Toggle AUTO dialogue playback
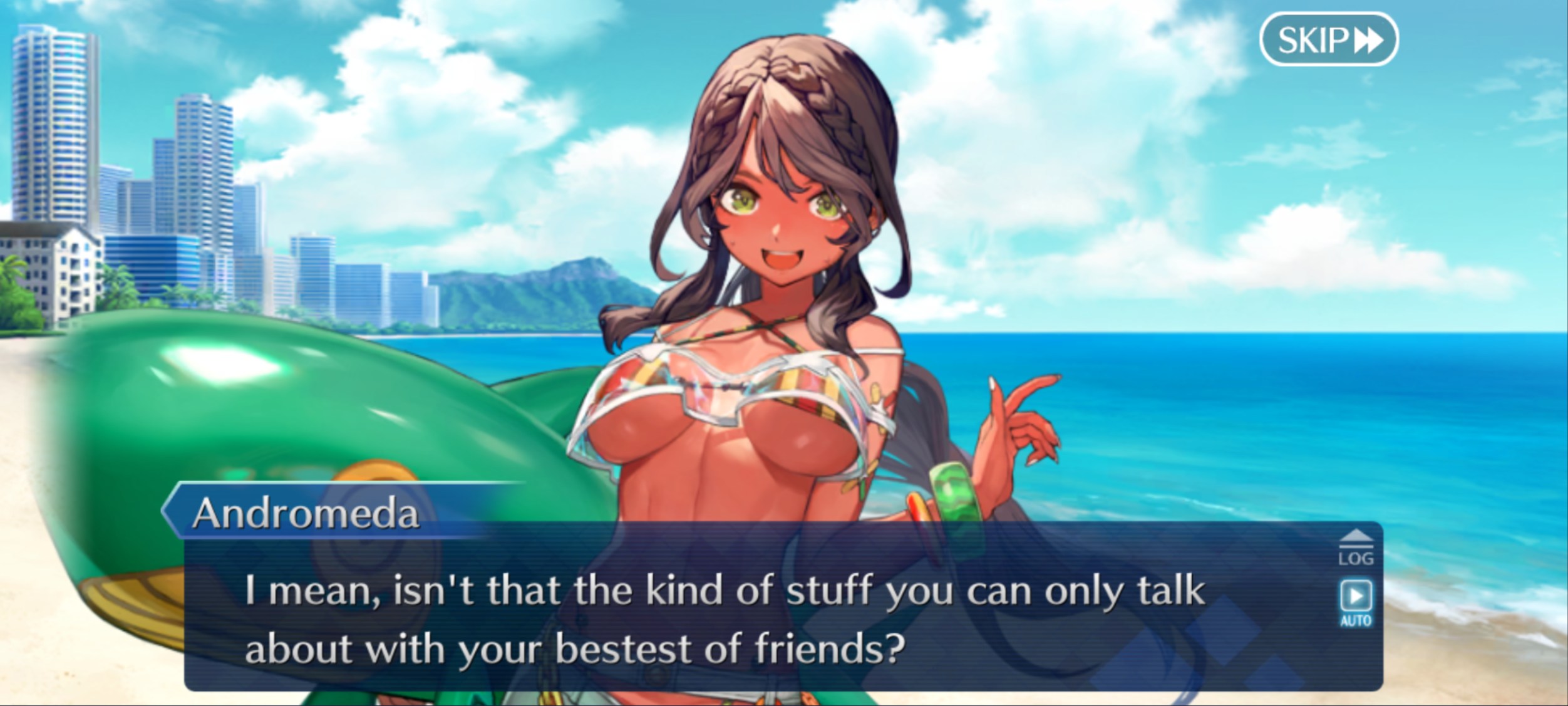 click(x=1356, y=603)
